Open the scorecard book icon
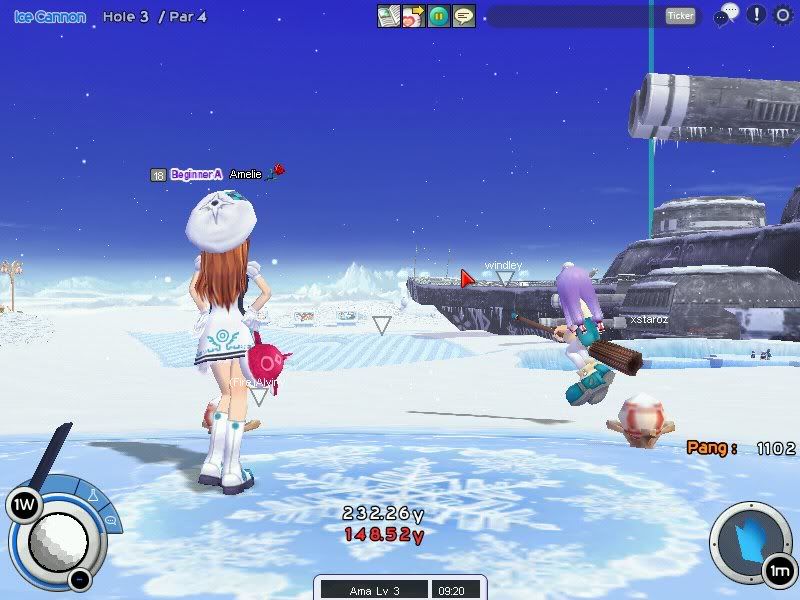 coord(389,16)
